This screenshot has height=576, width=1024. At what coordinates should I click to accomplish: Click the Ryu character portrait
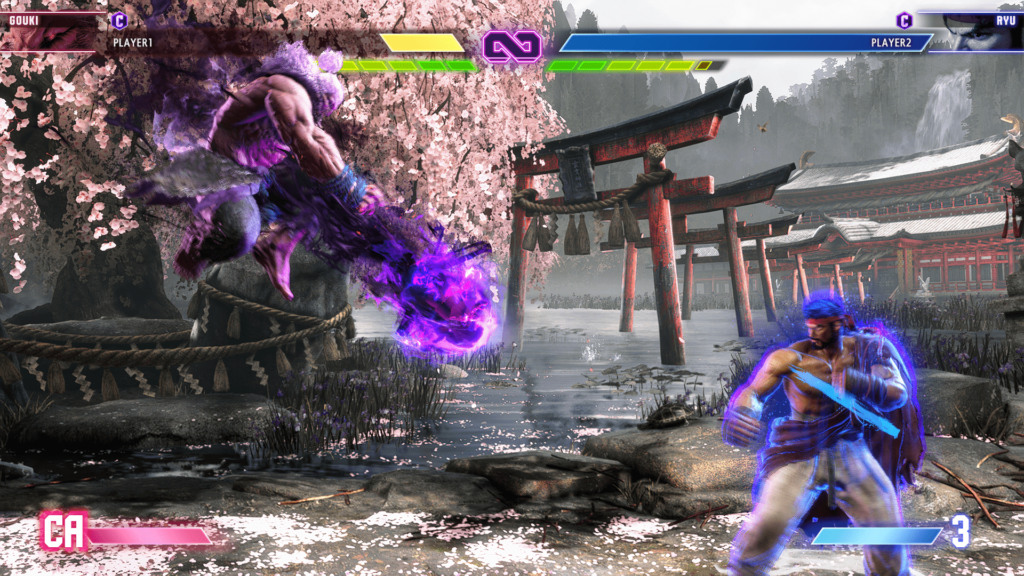975,32
